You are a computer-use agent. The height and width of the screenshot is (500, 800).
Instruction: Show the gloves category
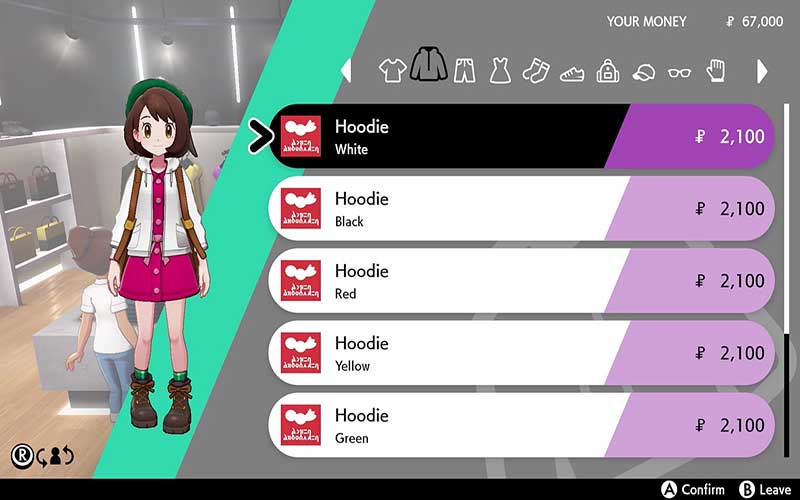[713, 71]
